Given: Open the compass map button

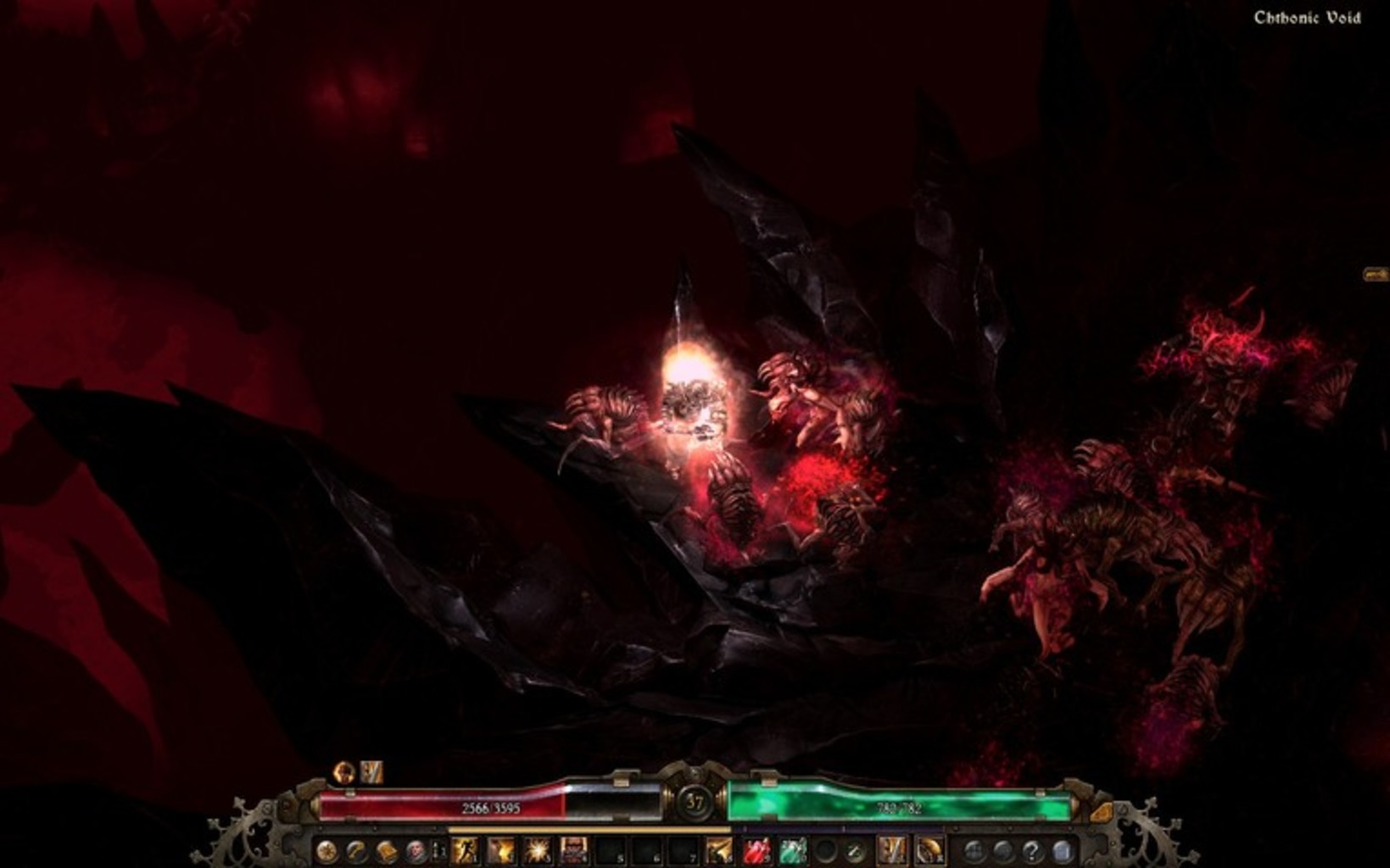Looking at the screenshot, I should pos(327,850).
